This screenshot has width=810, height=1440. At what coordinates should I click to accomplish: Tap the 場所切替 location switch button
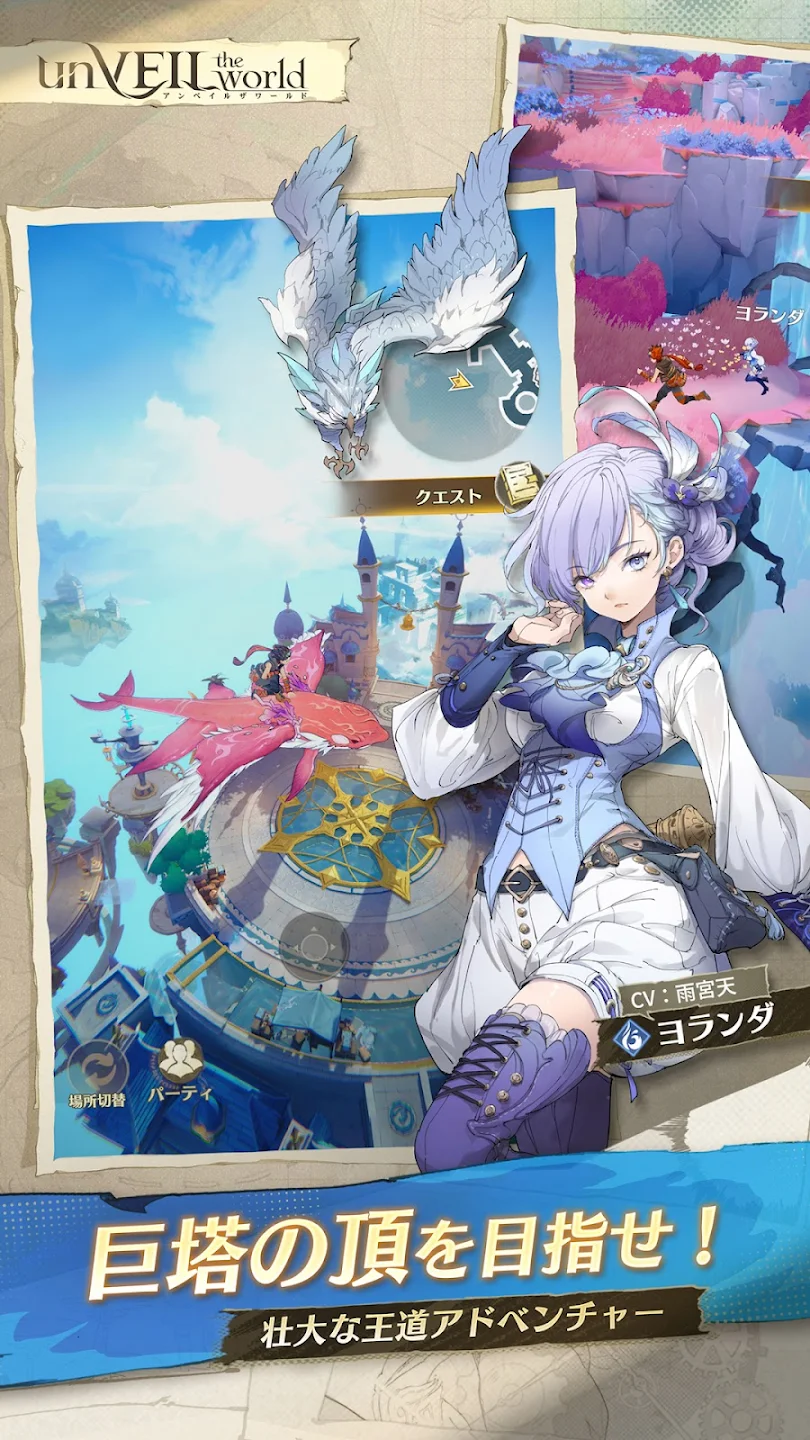[x=96, y=1064]
